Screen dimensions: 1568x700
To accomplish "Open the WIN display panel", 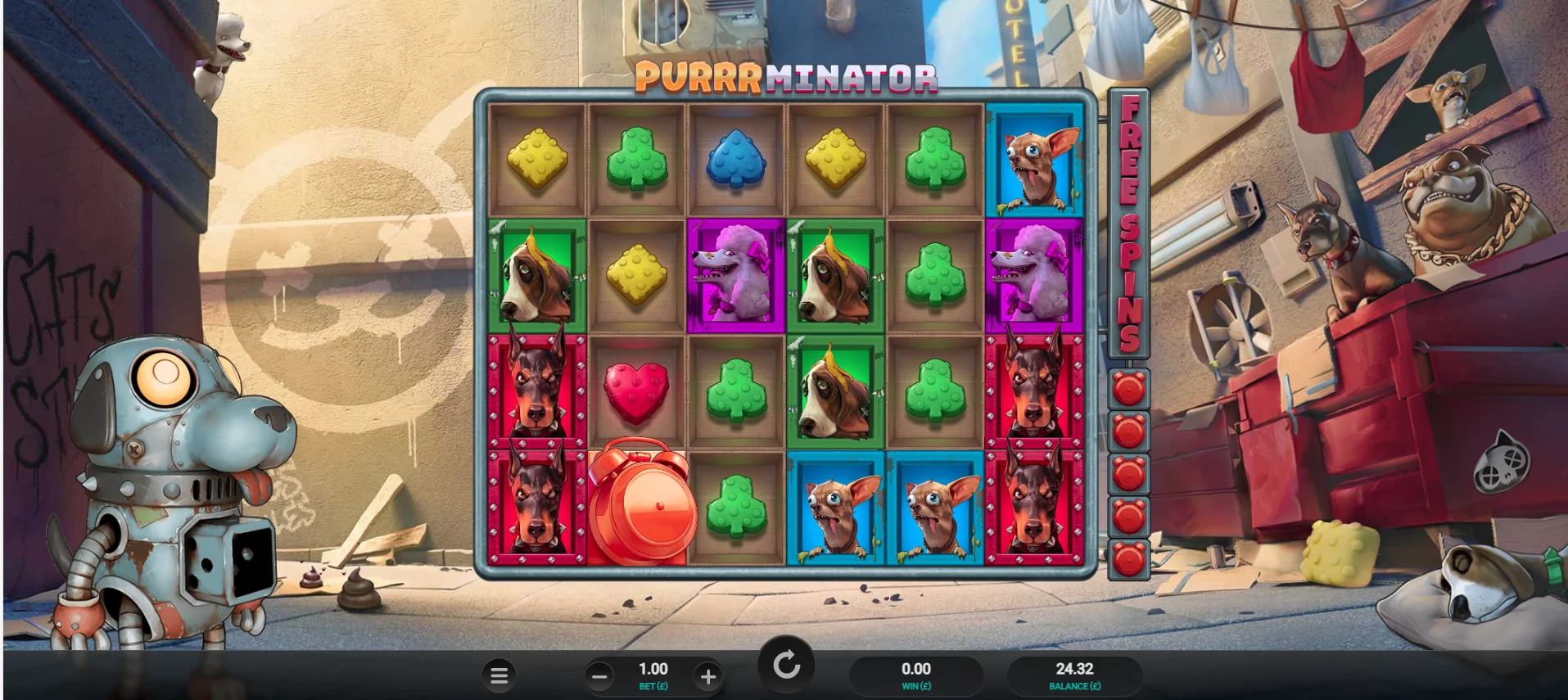I will point(915,675).
